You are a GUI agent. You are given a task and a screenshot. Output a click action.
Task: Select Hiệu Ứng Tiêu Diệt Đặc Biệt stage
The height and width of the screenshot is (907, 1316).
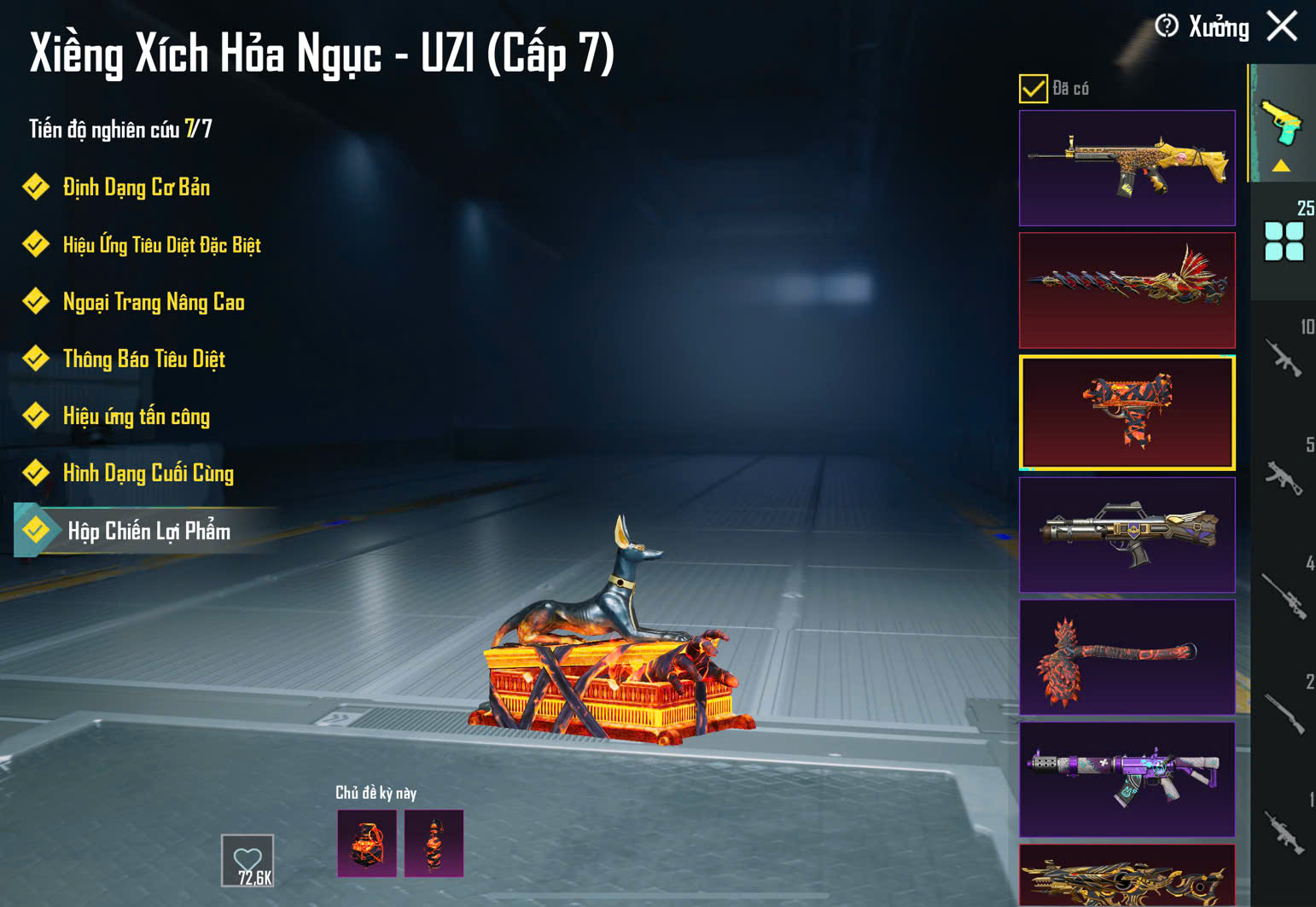point(160,246)
